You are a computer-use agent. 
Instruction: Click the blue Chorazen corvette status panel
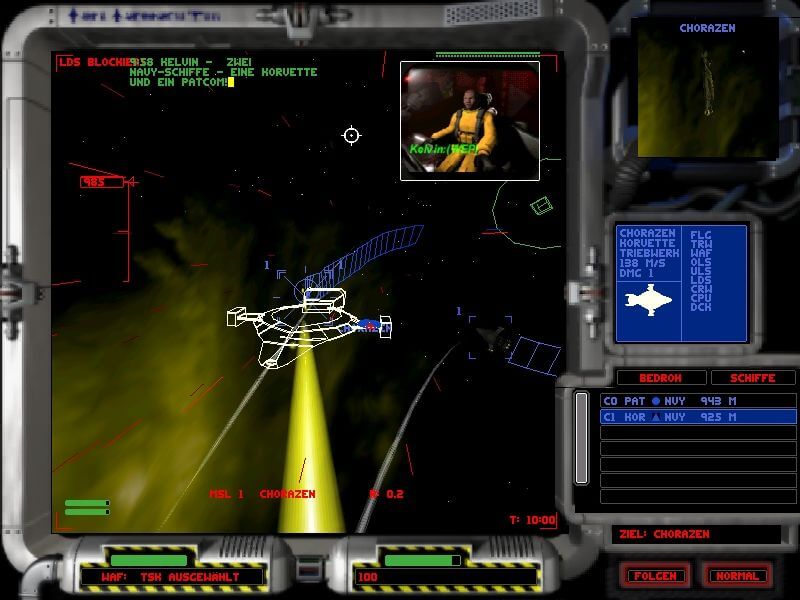(x=681, y=284)
